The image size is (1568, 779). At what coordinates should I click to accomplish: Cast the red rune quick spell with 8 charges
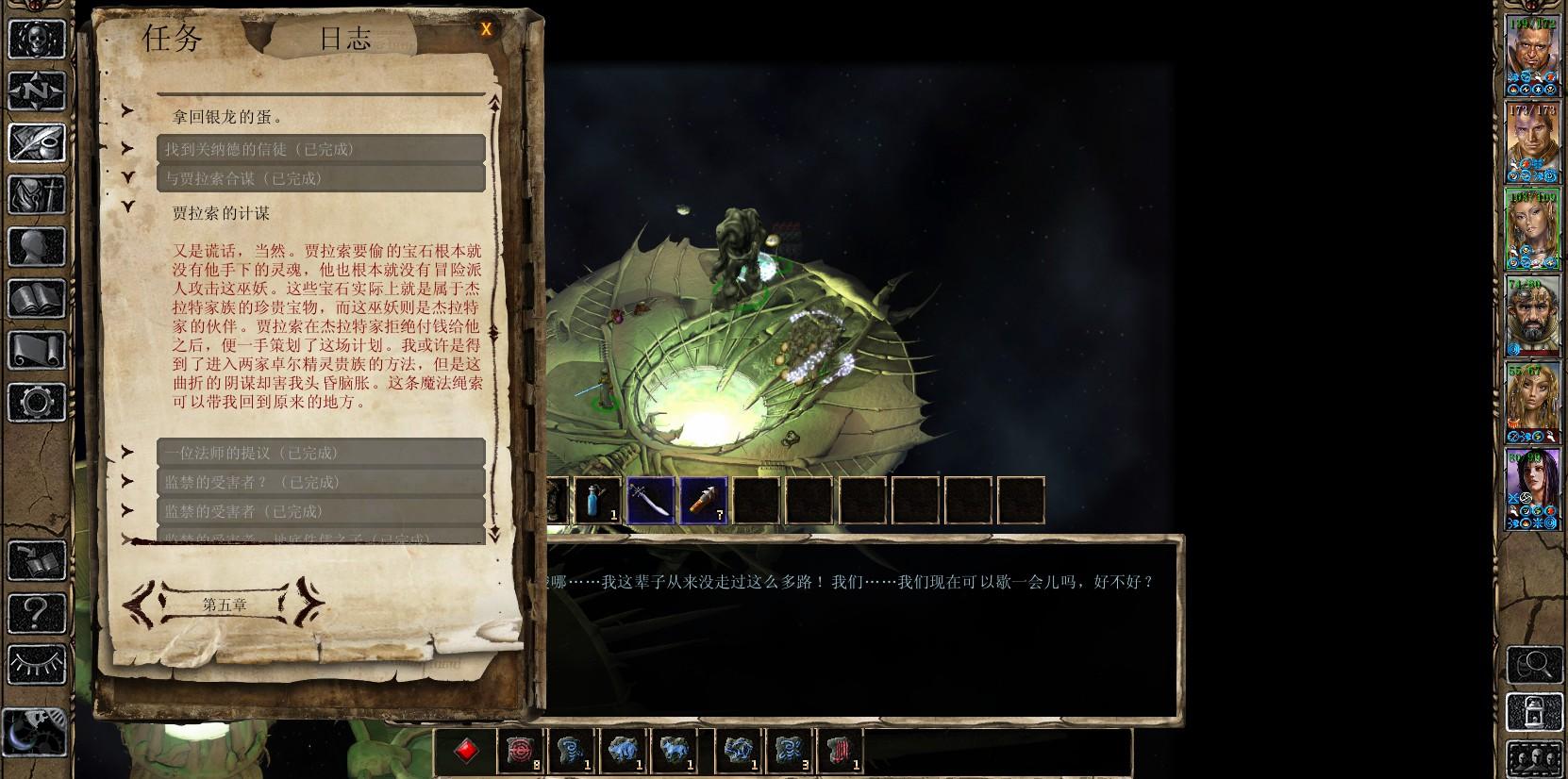(x=520, y=751)
